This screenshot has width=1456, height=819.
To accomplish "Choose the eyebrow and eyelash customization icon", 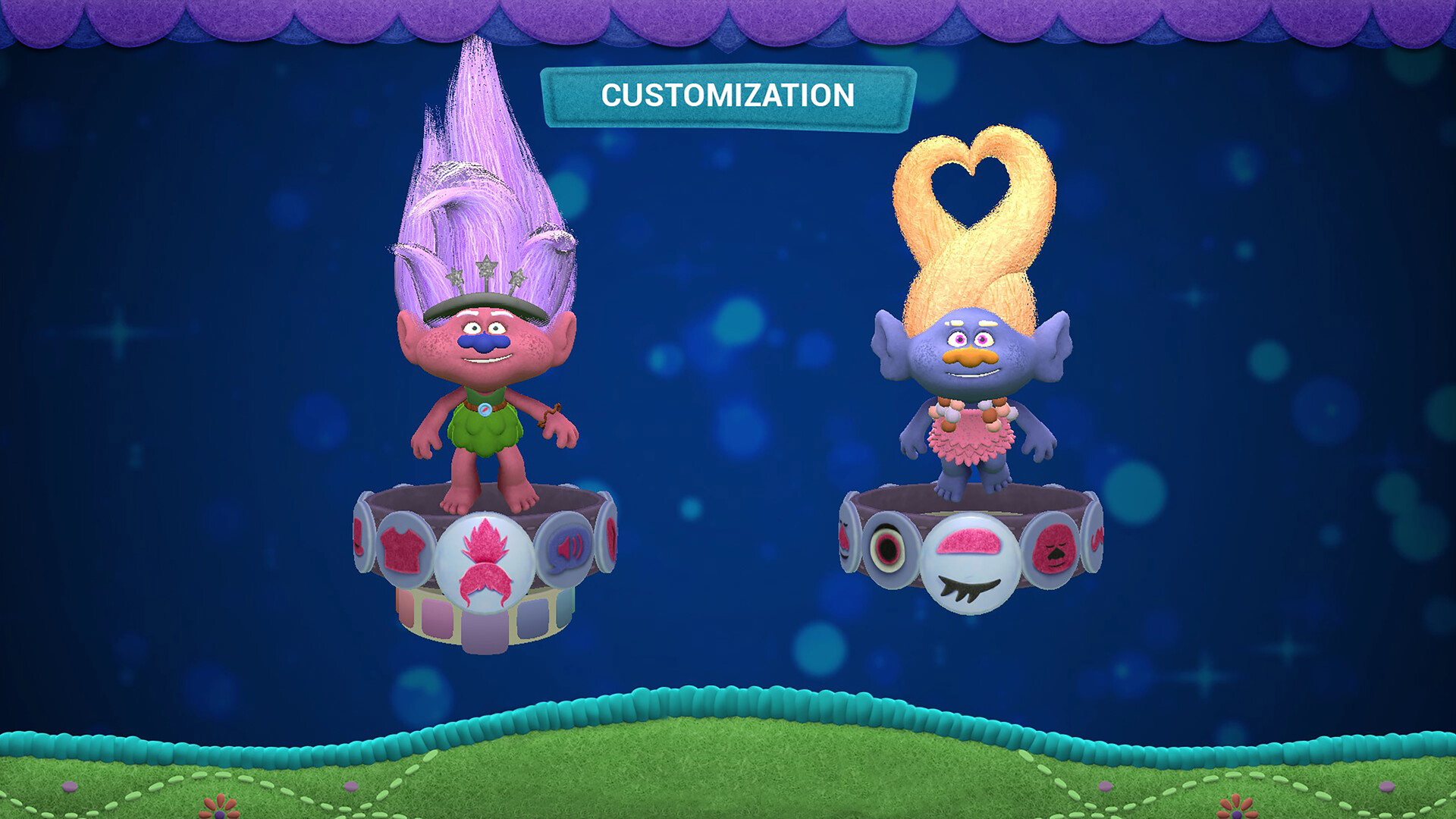I will pos(969,561).
